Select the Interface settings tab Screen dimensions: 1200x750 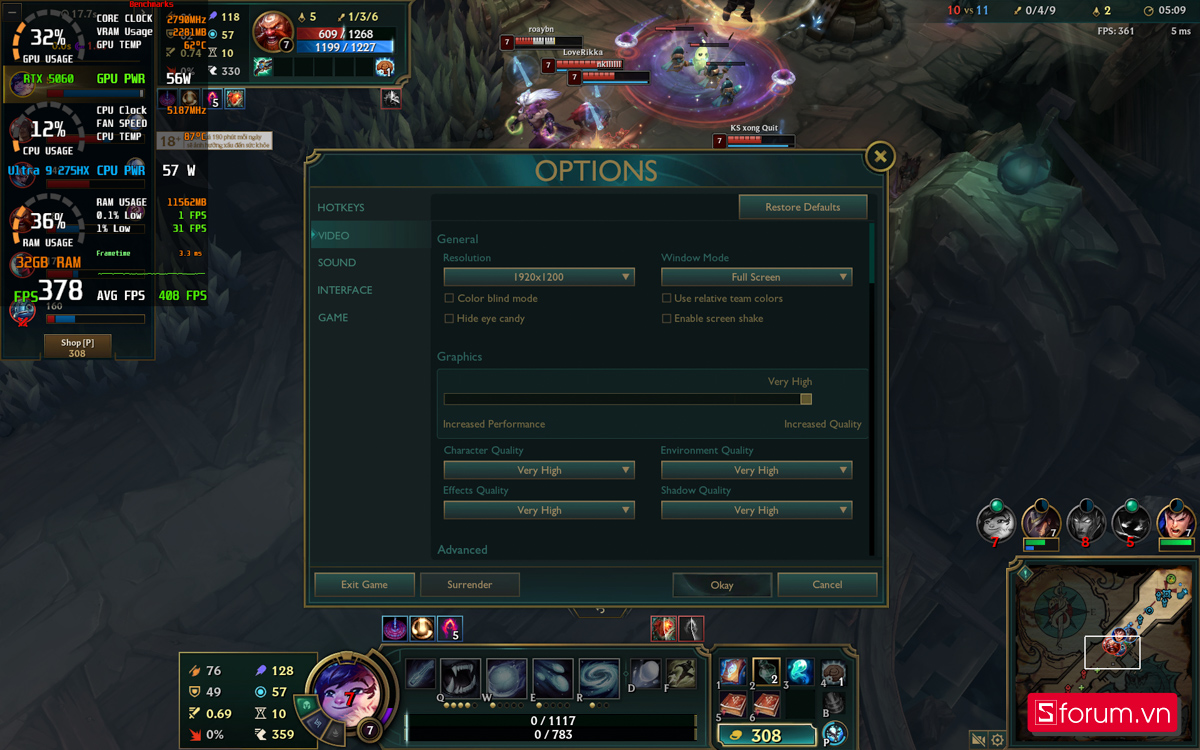345,290
